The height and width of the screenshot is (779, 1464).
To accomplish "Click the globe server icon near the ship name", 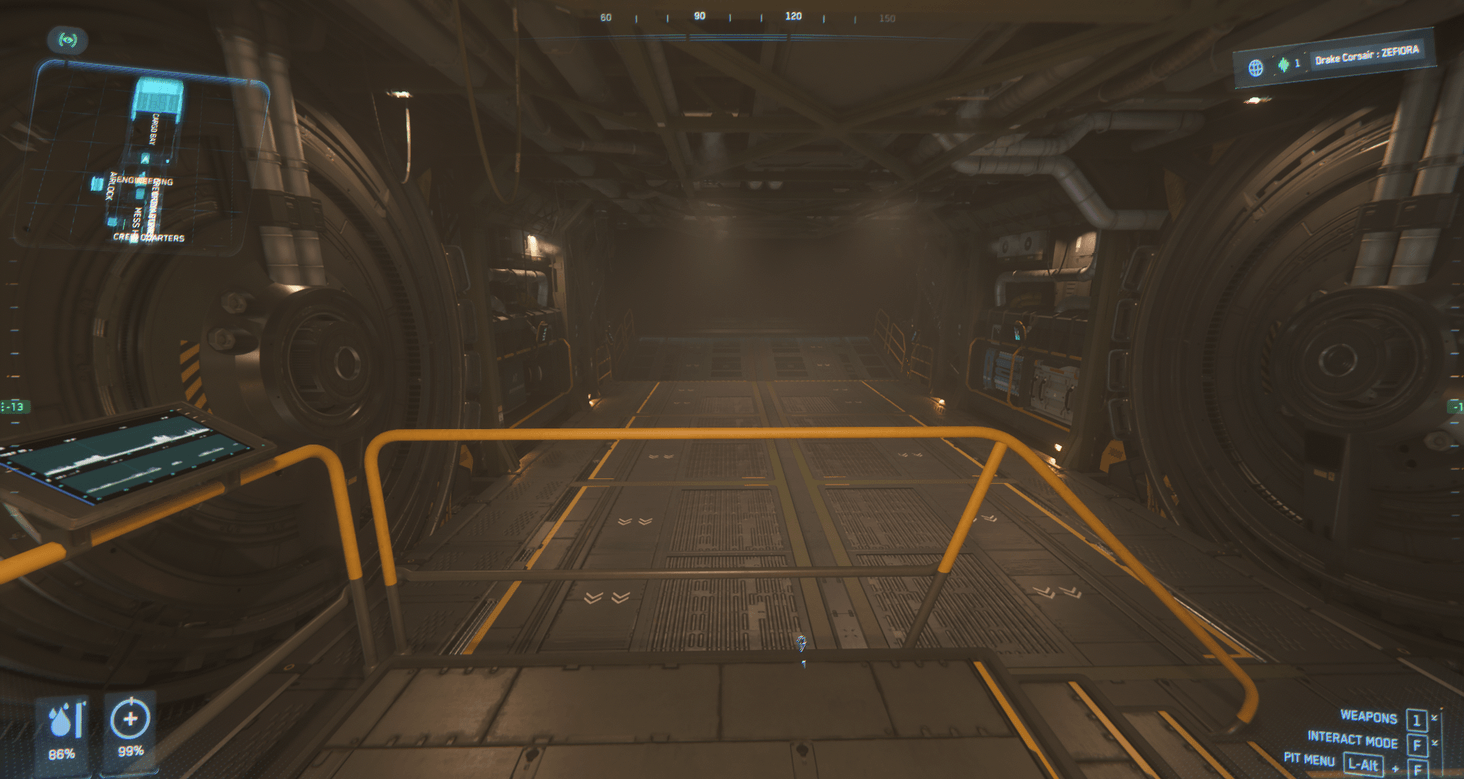I will pyautogui.click(x=1256, y=66).
